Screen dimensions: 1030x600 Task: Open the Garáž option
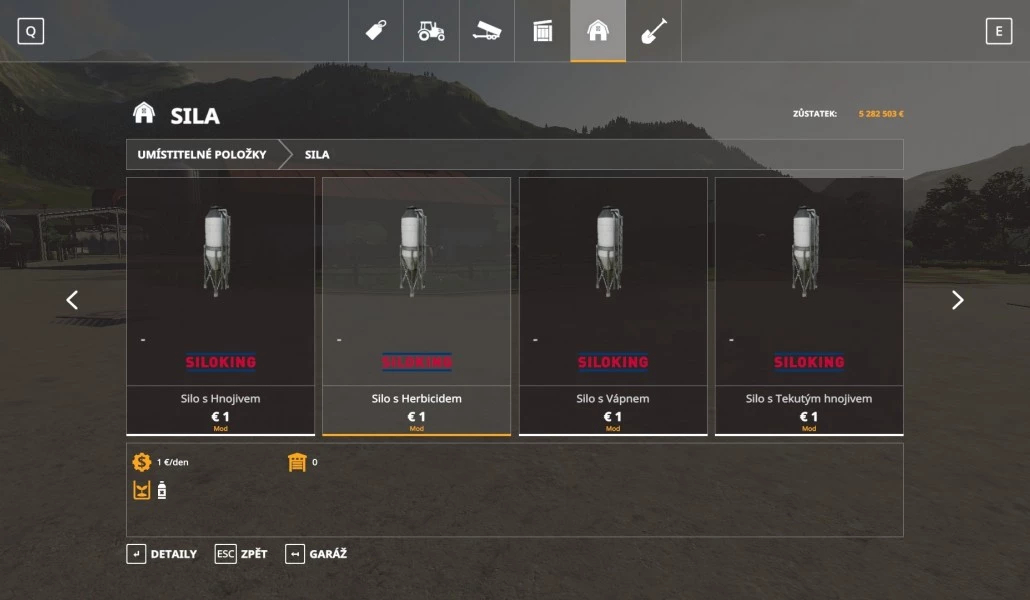[316, 554]
